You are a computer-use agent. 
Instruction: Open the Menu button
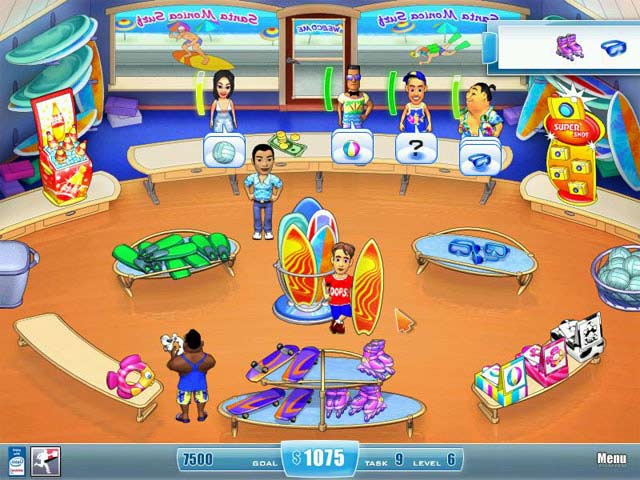click(611, 459)
